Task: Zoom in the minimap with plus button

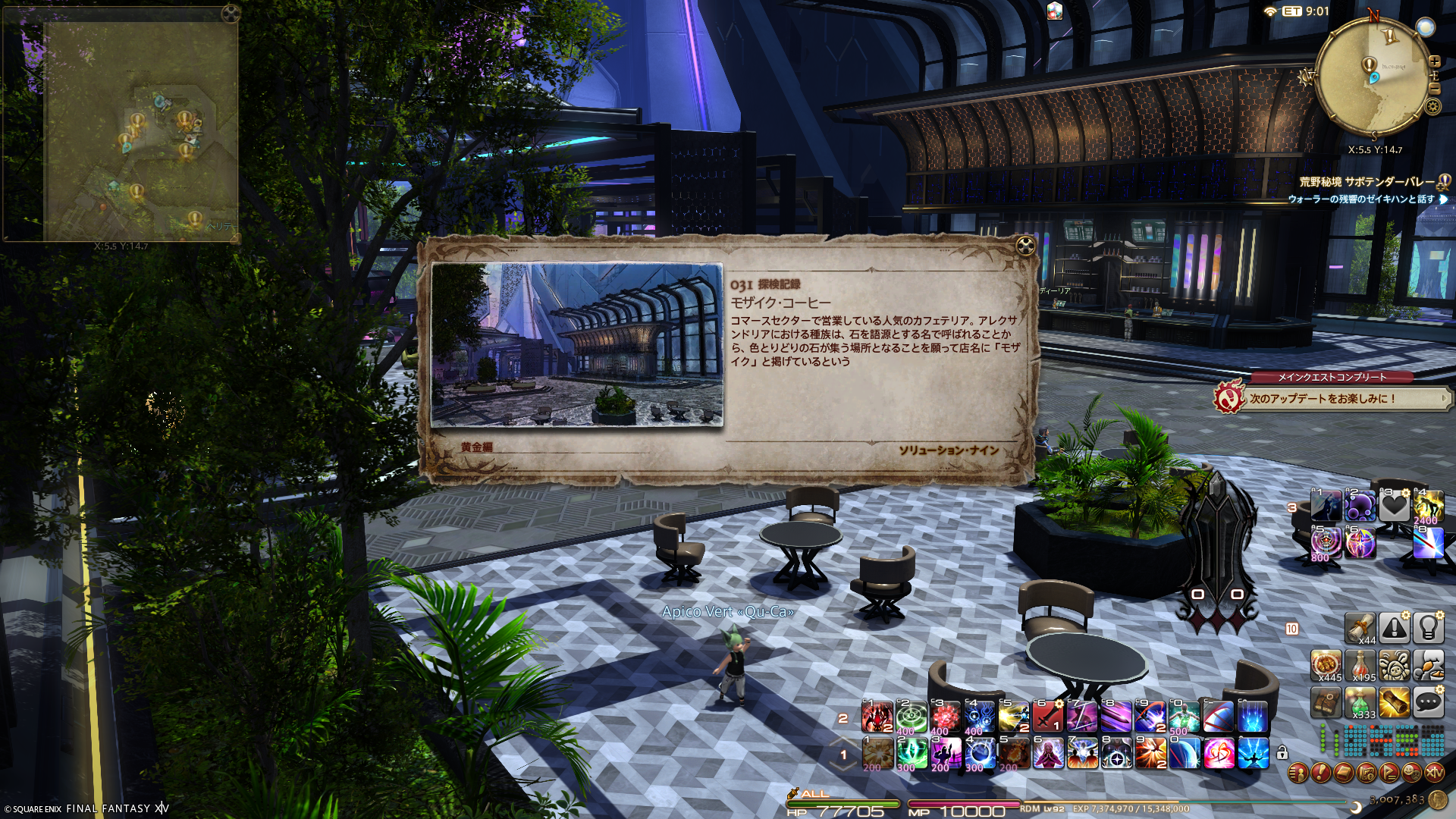Action: click(x=1435, y=61)
